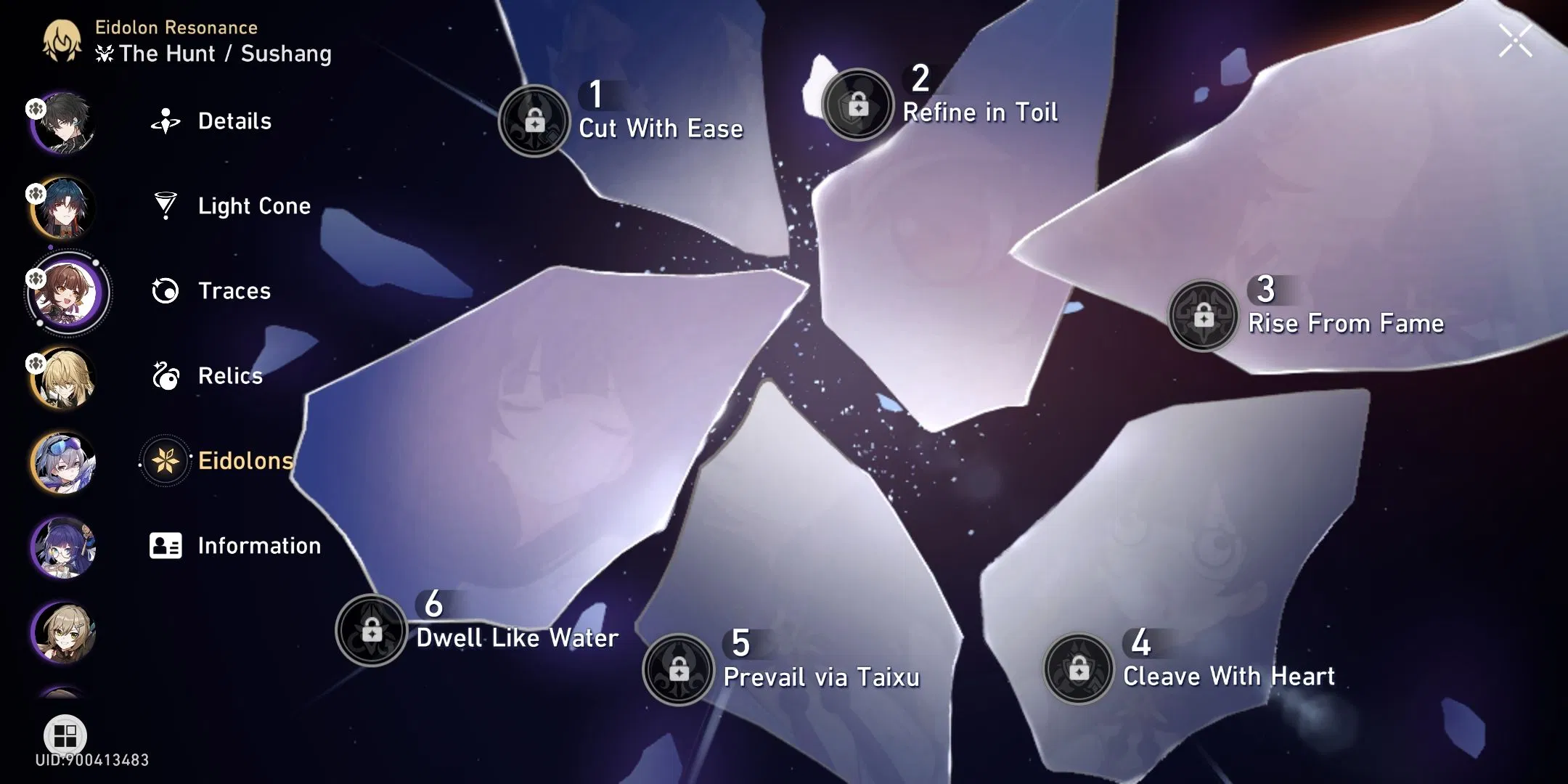Expand the topmost character portrait in the roster
The width and height of the screenshot is (1568, 784).
(64, 122)
